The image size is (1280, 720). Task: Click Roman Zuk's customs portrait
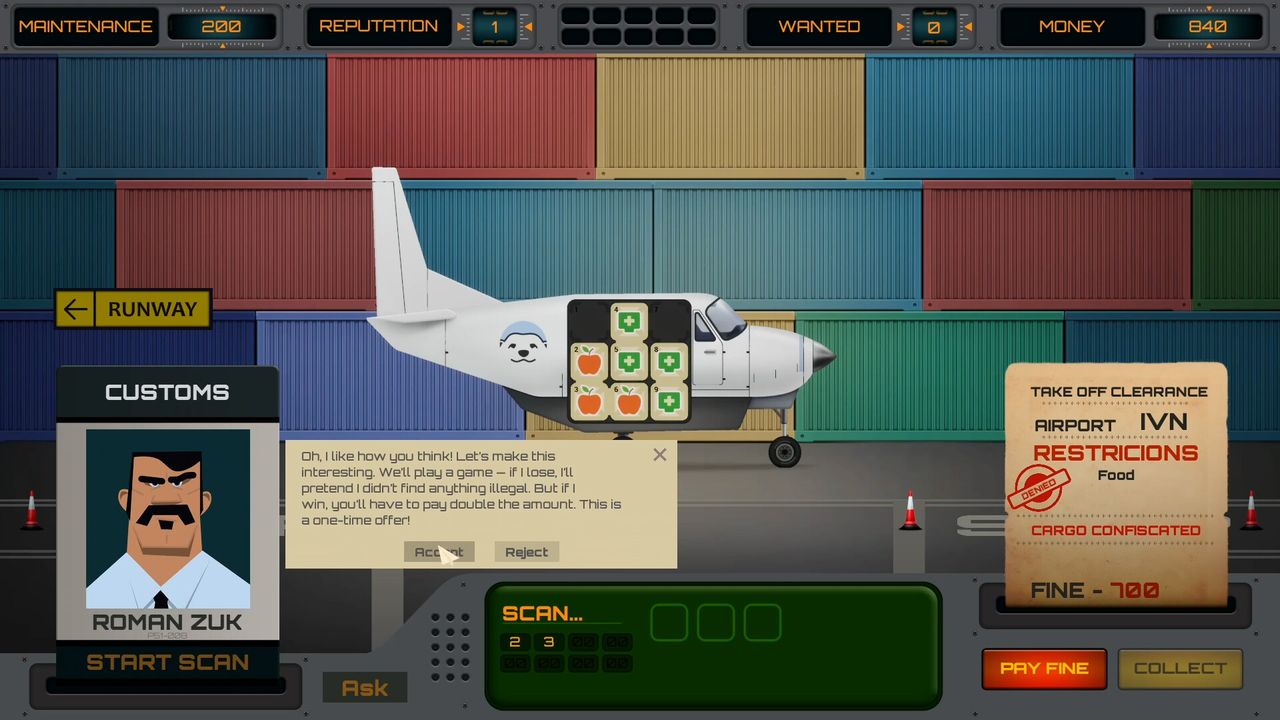(x=168, y=519)
